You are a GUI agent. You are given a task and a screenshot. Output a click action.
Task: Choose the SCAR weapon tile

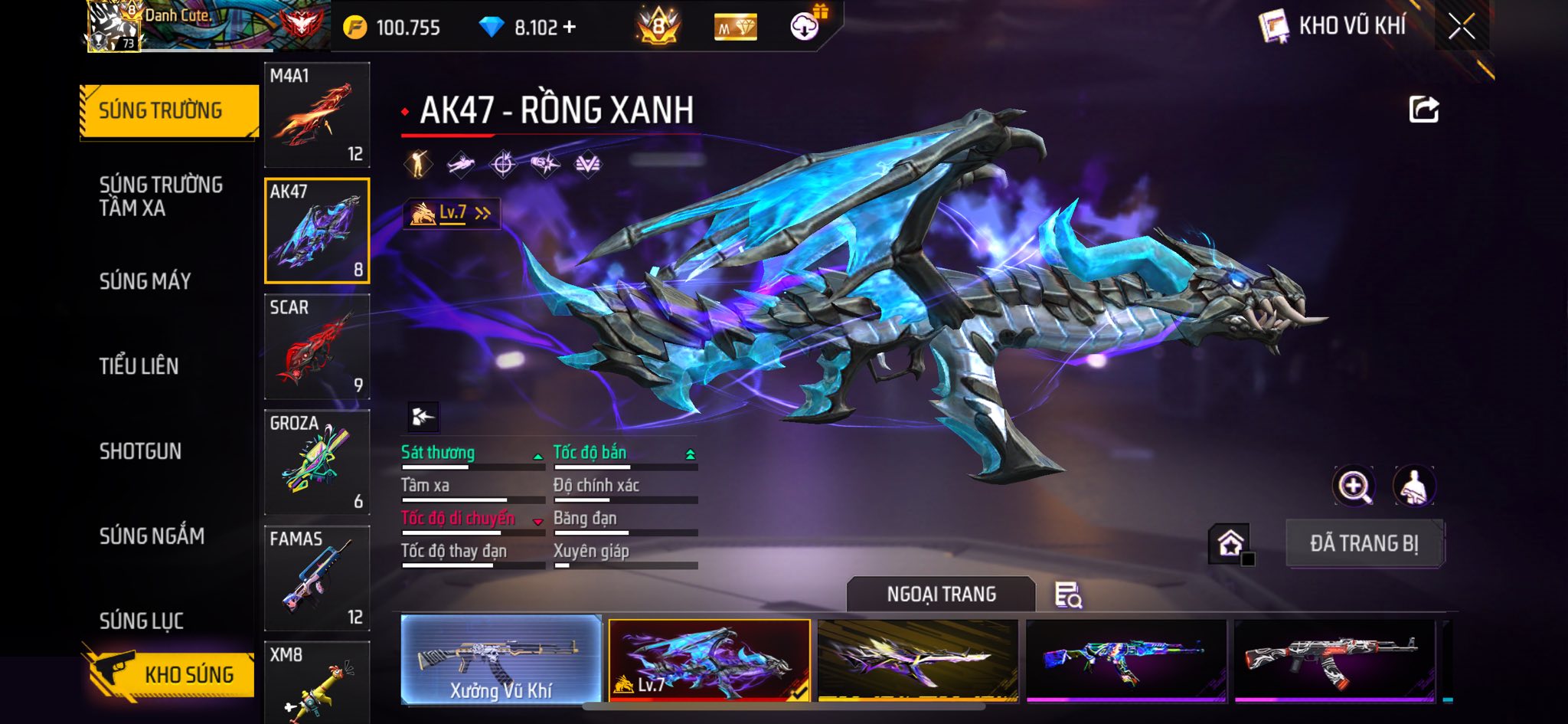click(x=317, y=346)
